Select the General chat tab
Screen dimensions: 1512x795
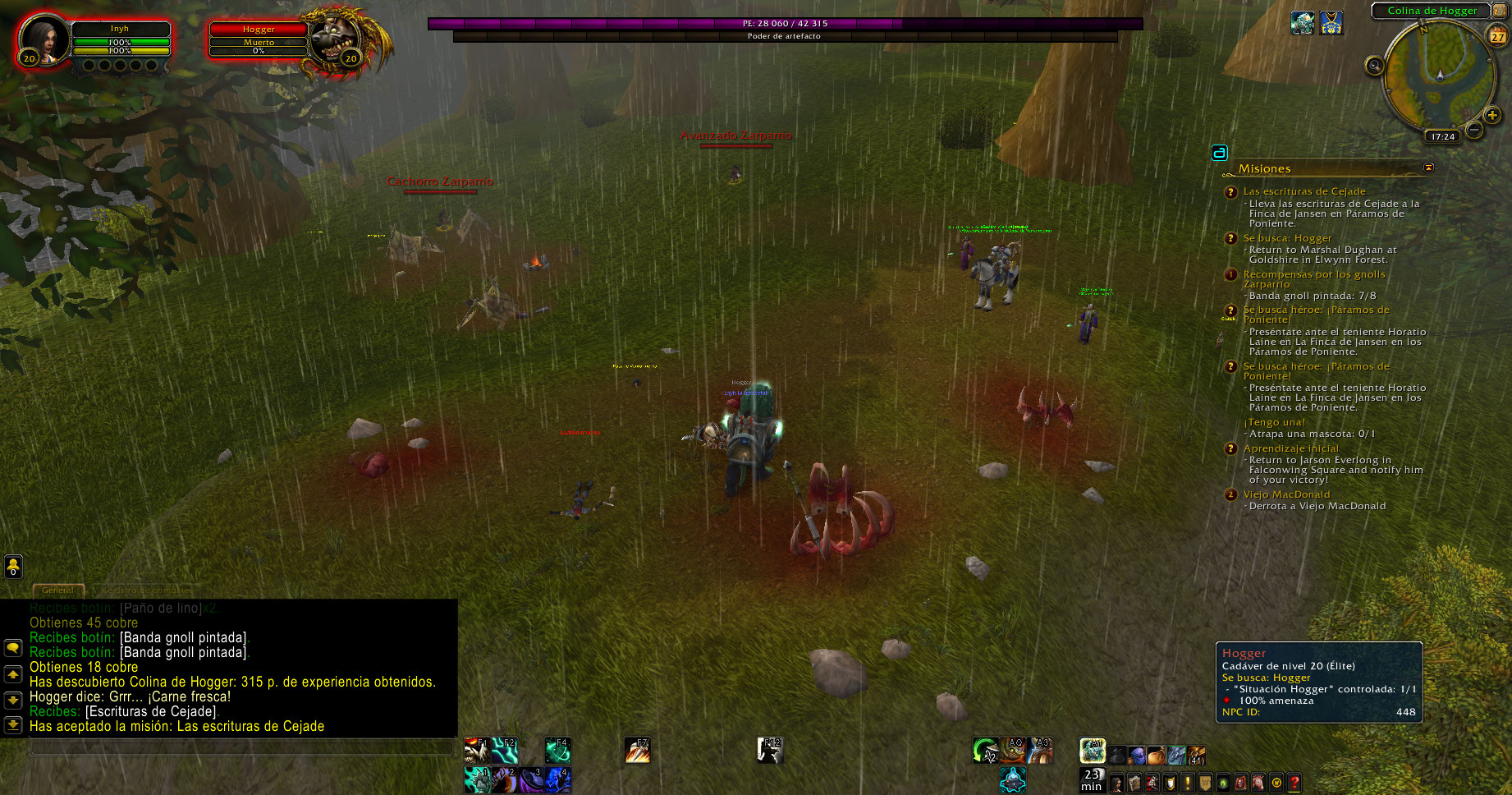57,590
